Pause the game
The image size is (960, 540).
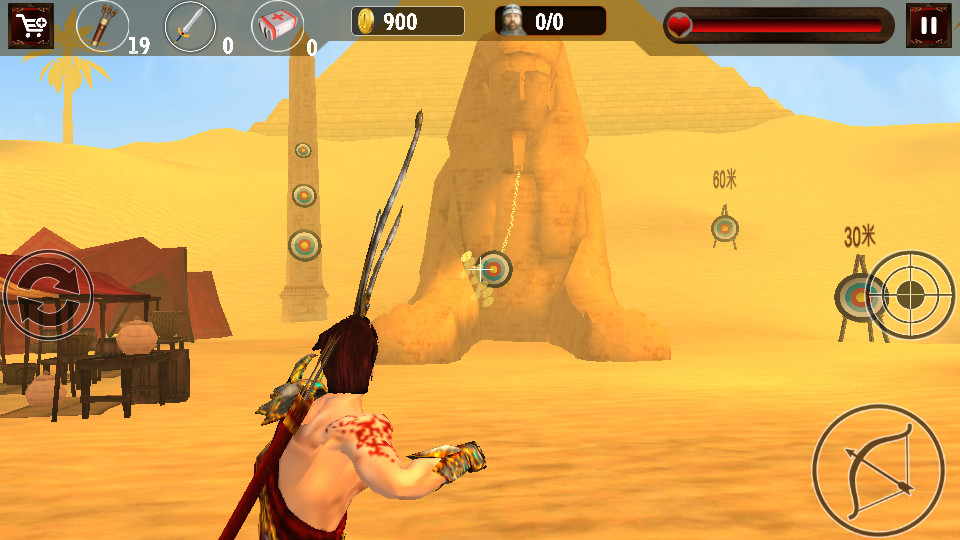(x=928, y=25)
